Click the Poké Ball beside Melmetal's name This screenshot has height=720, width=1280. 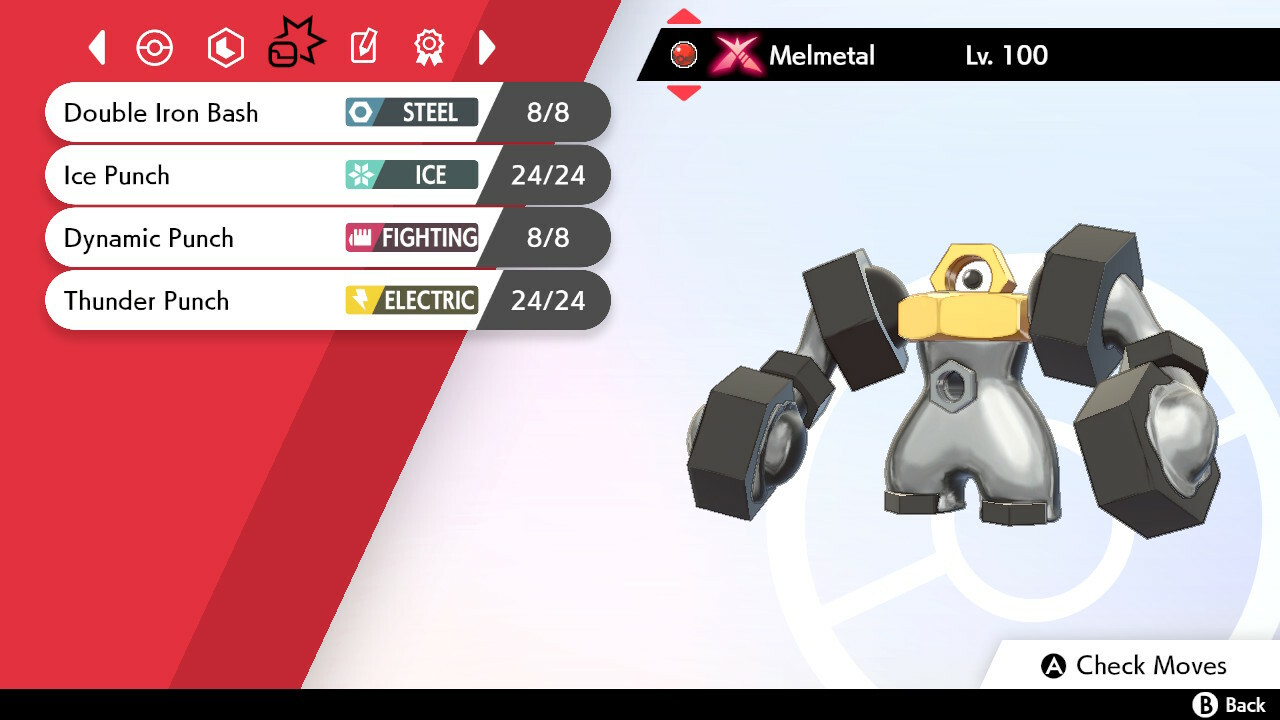683,54
